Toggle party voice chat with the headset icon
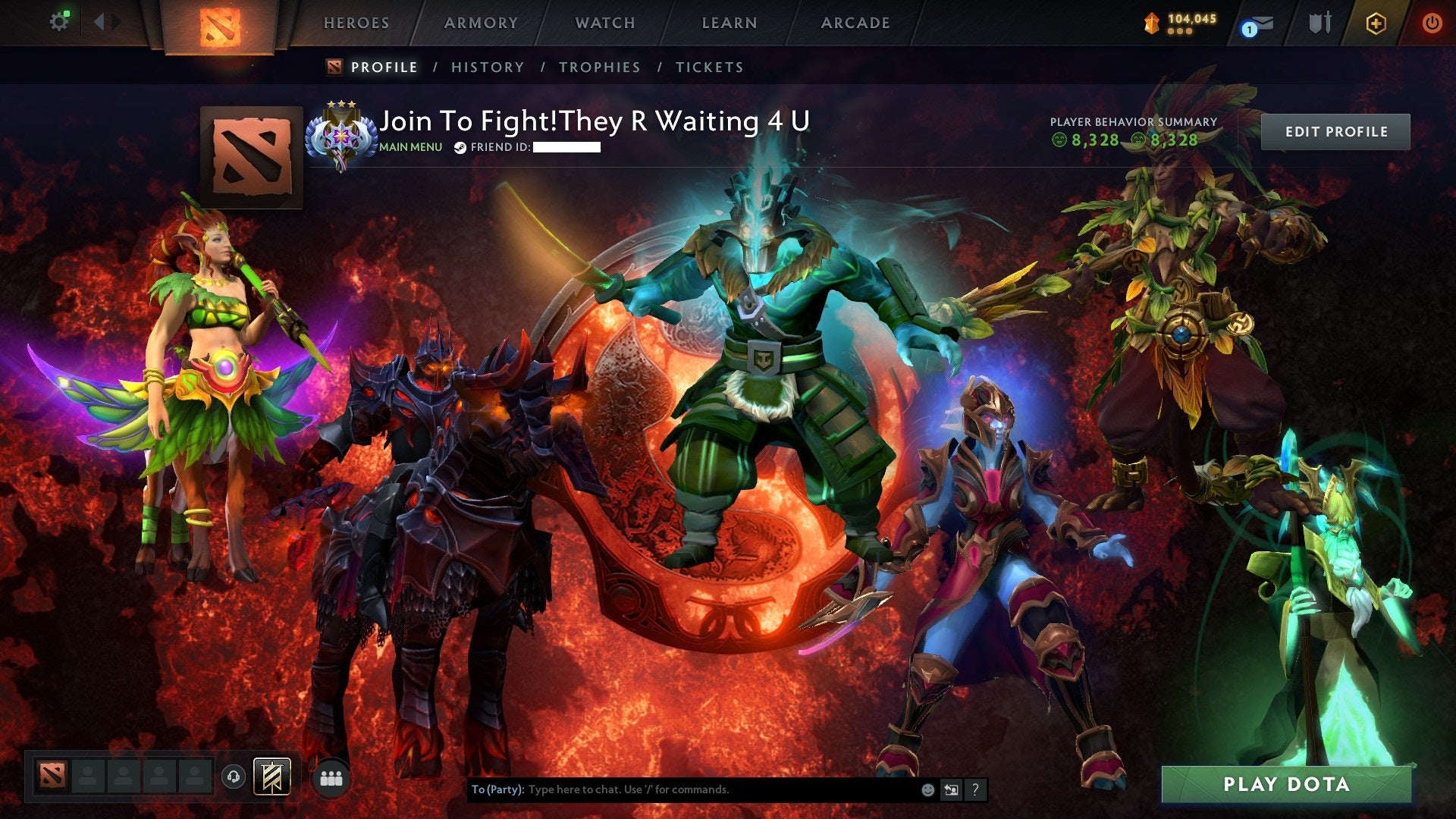The width and height of the screenshot is (1456, 819). (x=234, y=777)
